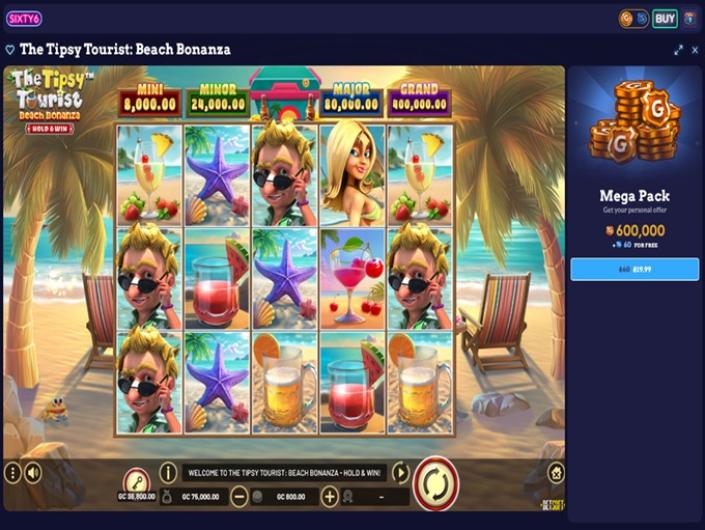Increase the bet with the plus button

coord(329,496)
